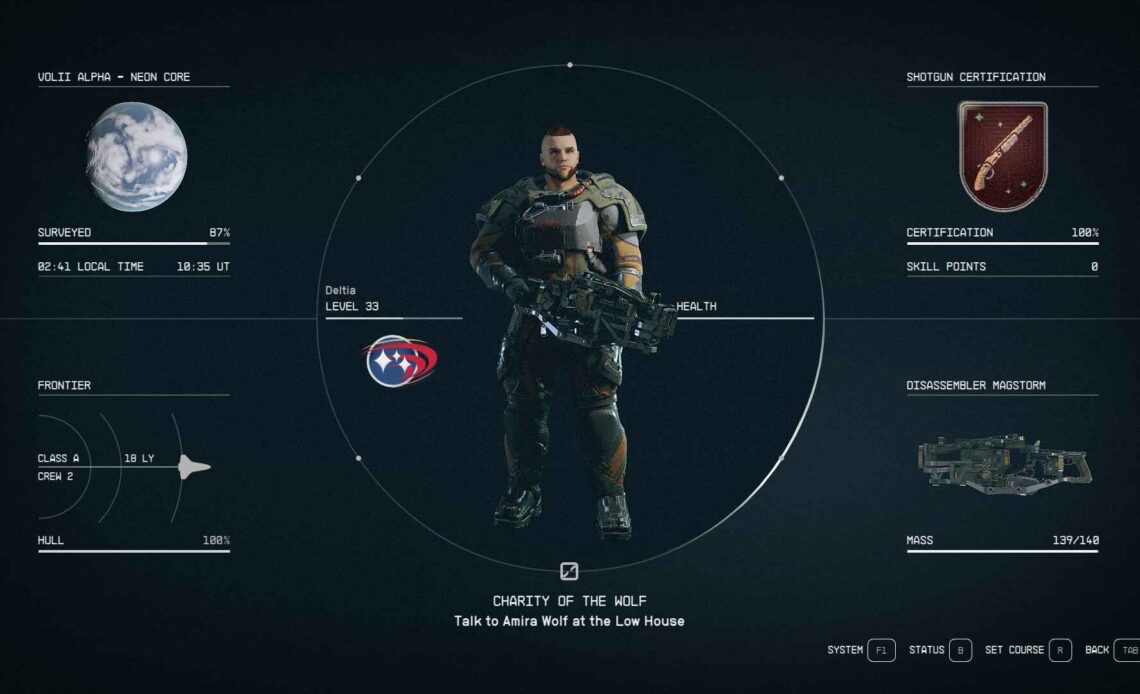Open the Volii Alpha planet map
Viewport: 1140px width, 694px height.
click(136, 157)
